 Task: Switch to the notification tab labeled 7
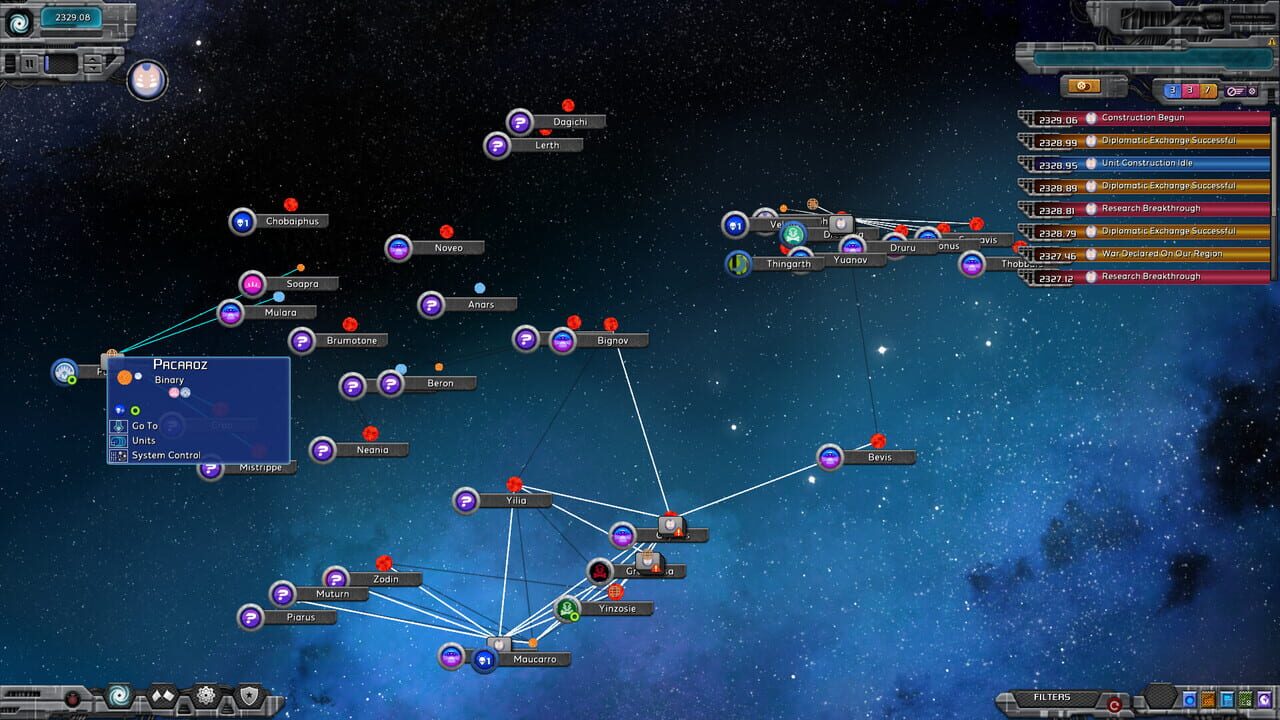coord(1208,90)
